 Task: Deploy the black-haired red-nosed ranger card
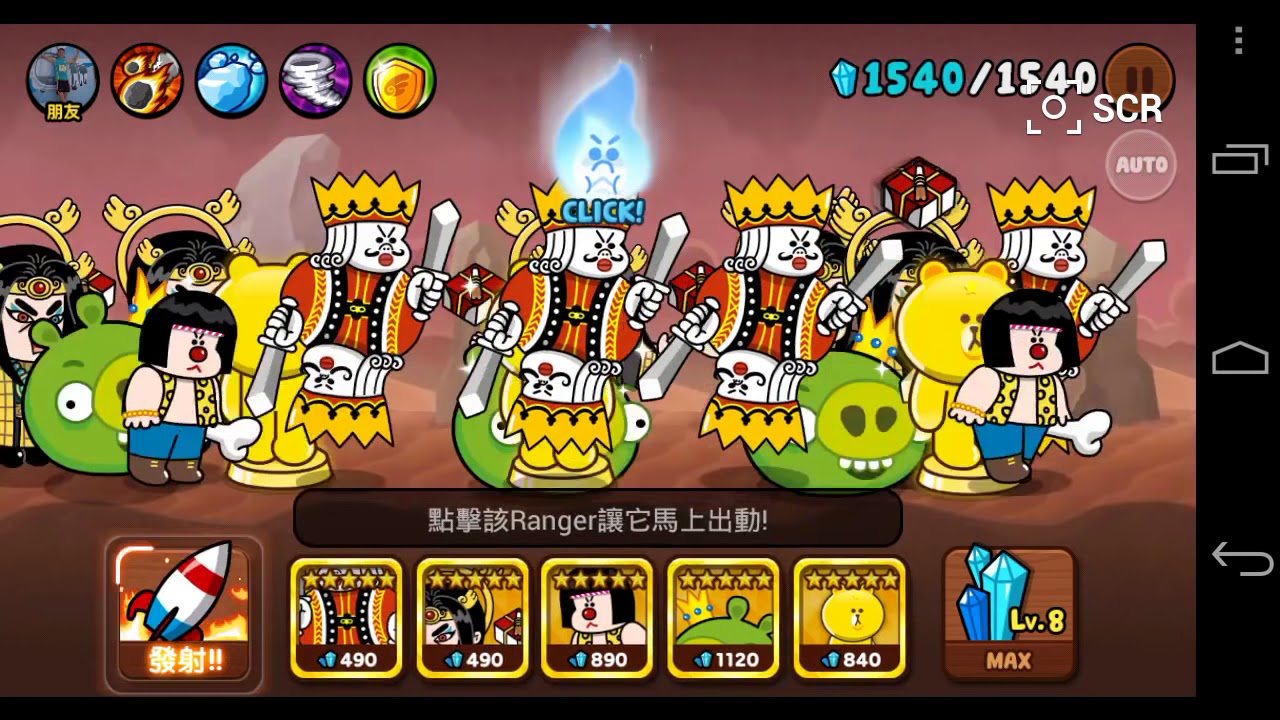pos(597,617)
